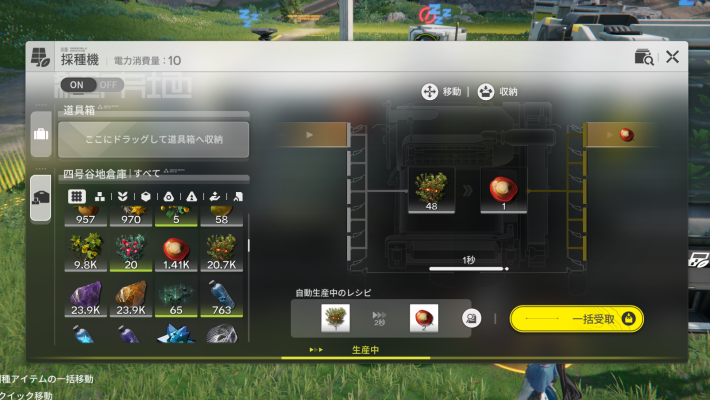This screenshot has height=400, width=710.
Task: Open the recipe search icon beside close
Action: click(644, 57)
